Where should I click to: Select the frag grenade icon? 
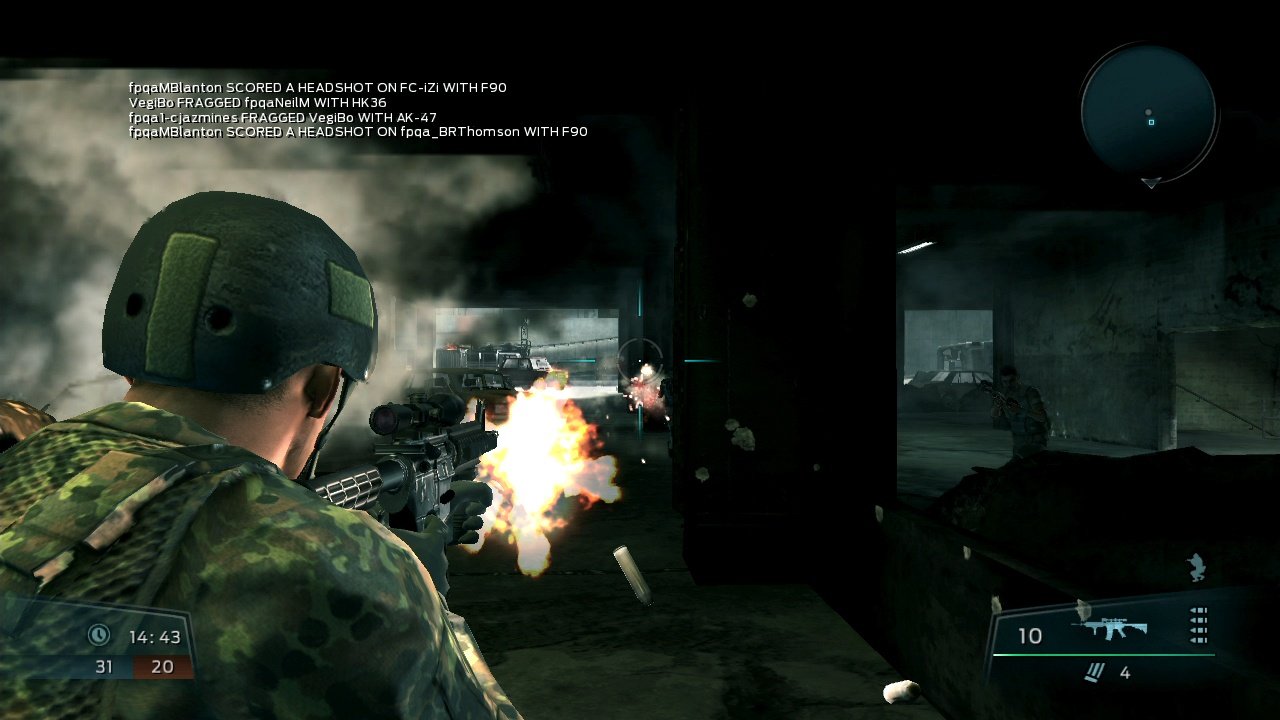tap(1096, 671)
